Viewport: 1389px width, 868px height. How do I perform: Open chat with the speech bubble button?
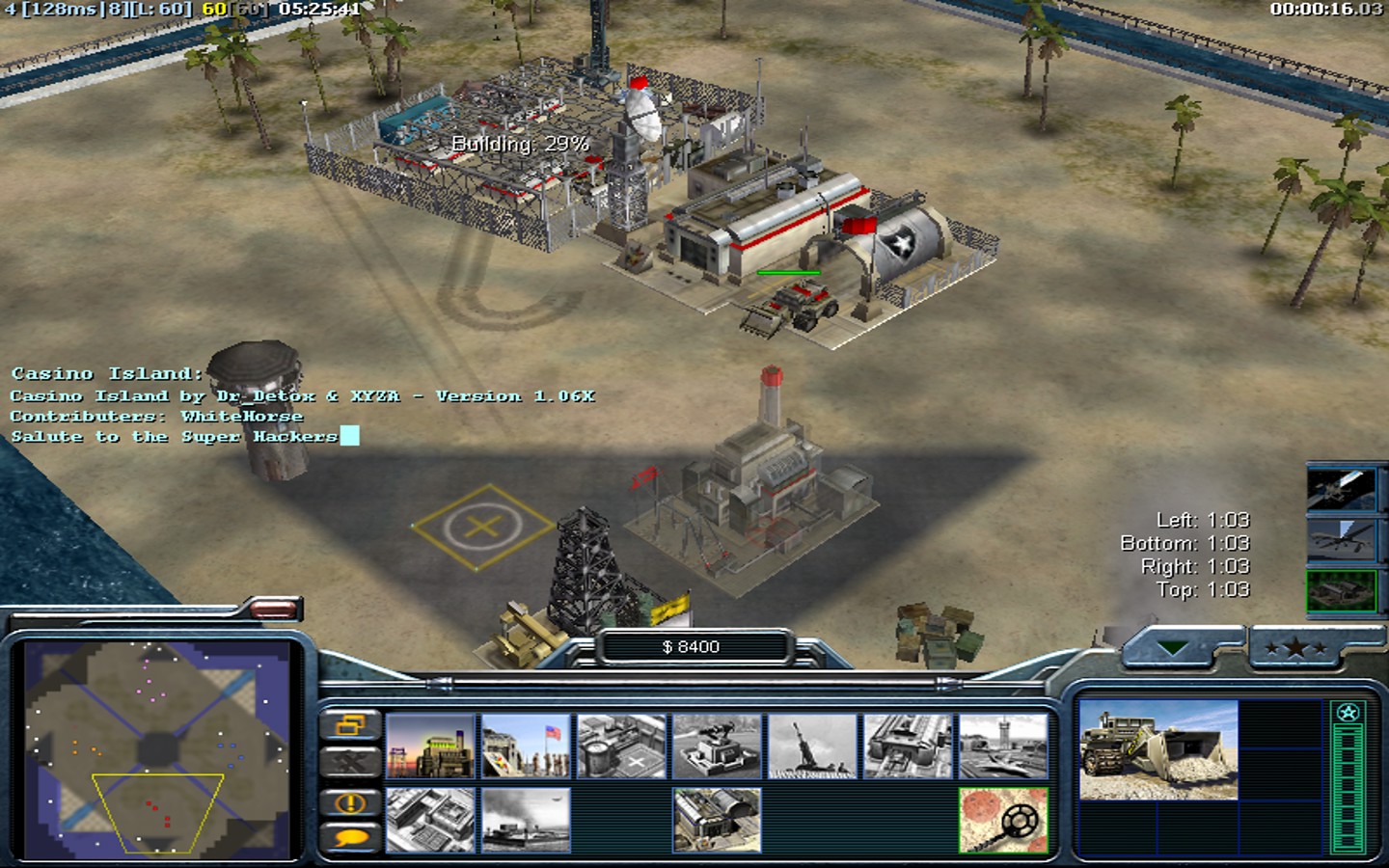(349, 837)
